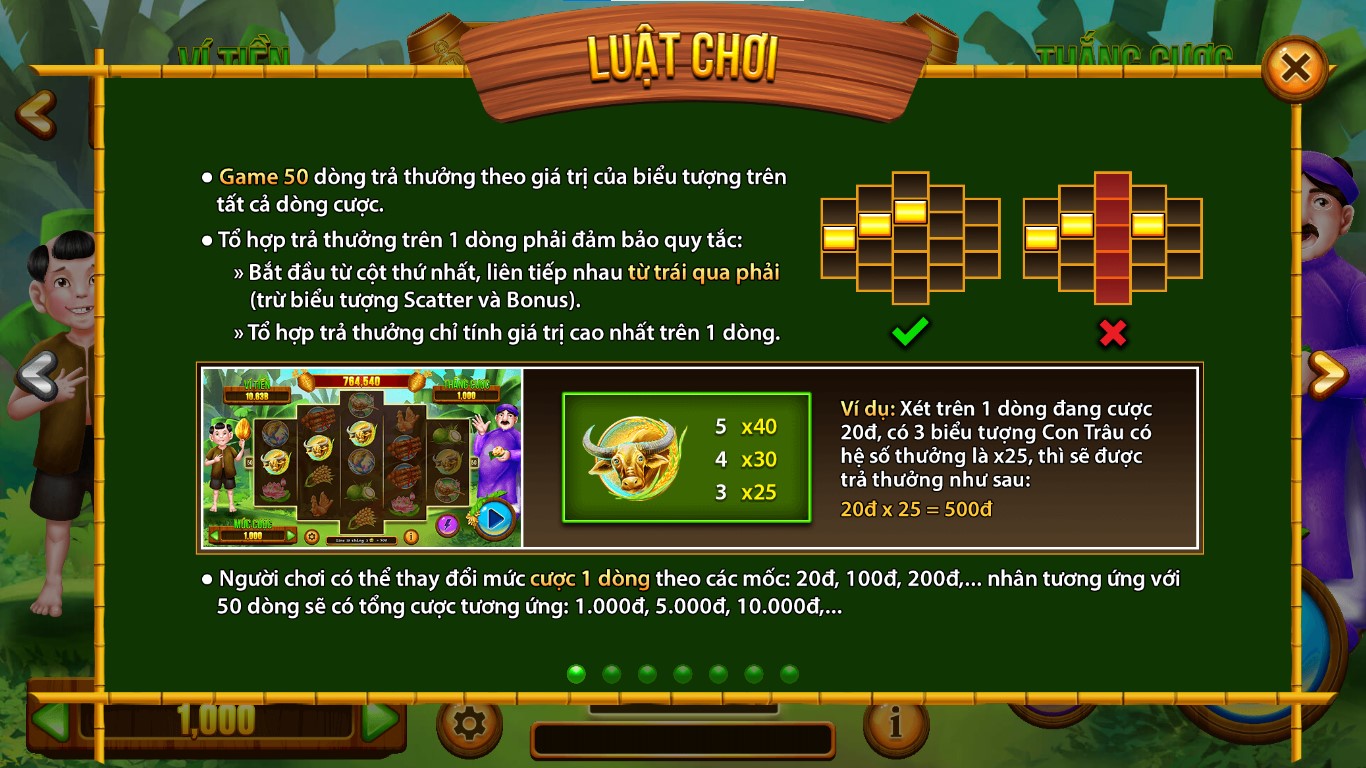1366x768 pixels.
Task: Select the last green page indicator dot
Action: (788, 674)
